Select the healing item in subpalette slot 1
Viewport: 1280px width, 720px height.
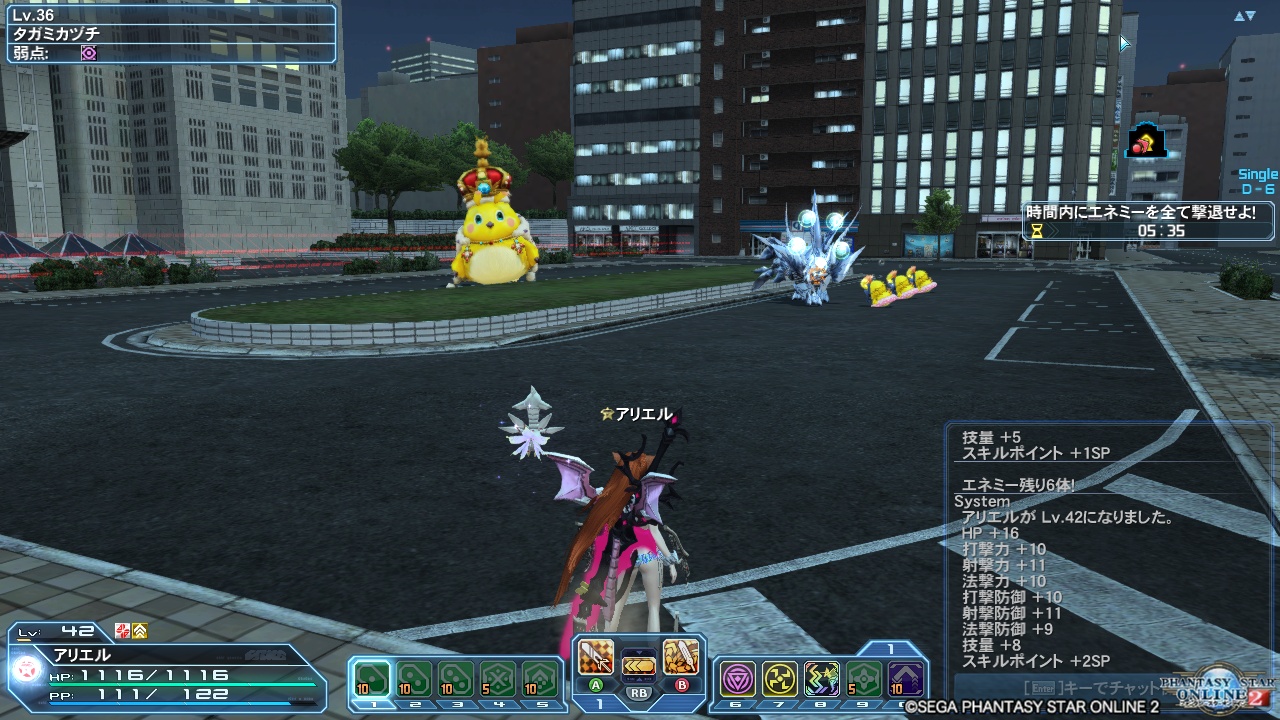tap(373, 676)
